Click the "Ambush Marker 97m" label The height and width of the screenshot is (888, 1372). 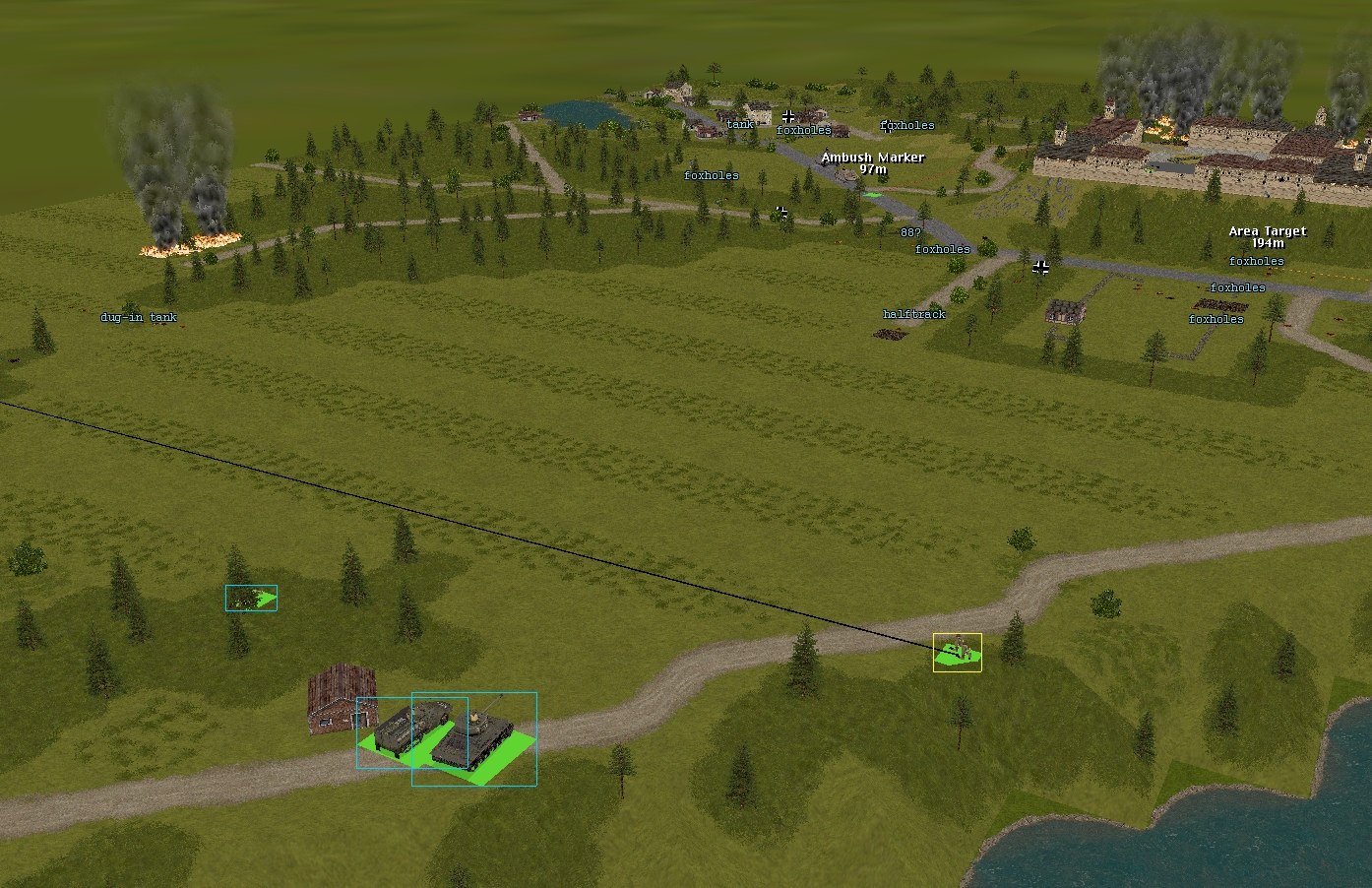pos(873,163)
